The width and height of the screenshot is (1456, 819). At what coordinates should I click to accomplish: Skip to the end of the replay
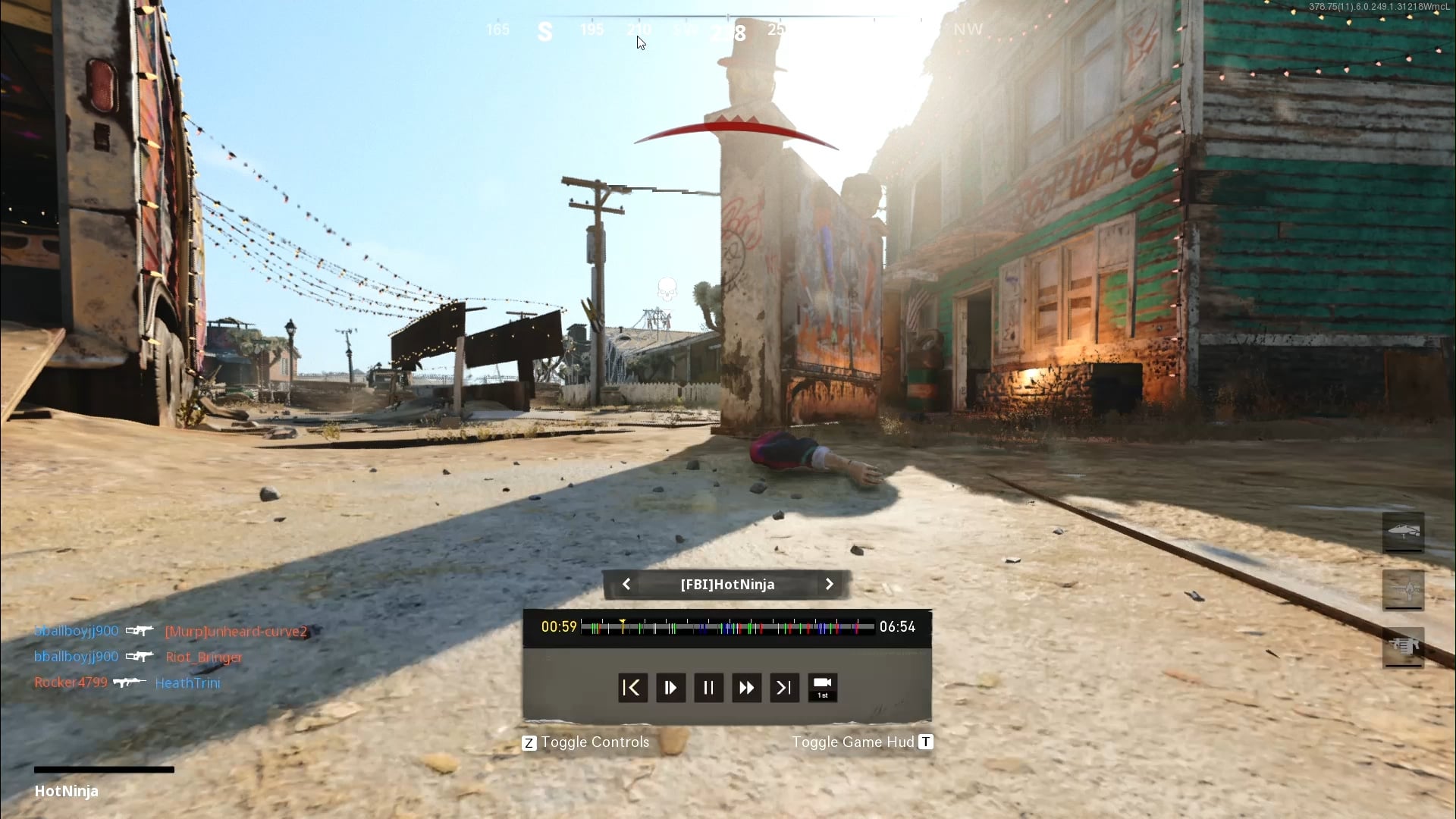784,688
